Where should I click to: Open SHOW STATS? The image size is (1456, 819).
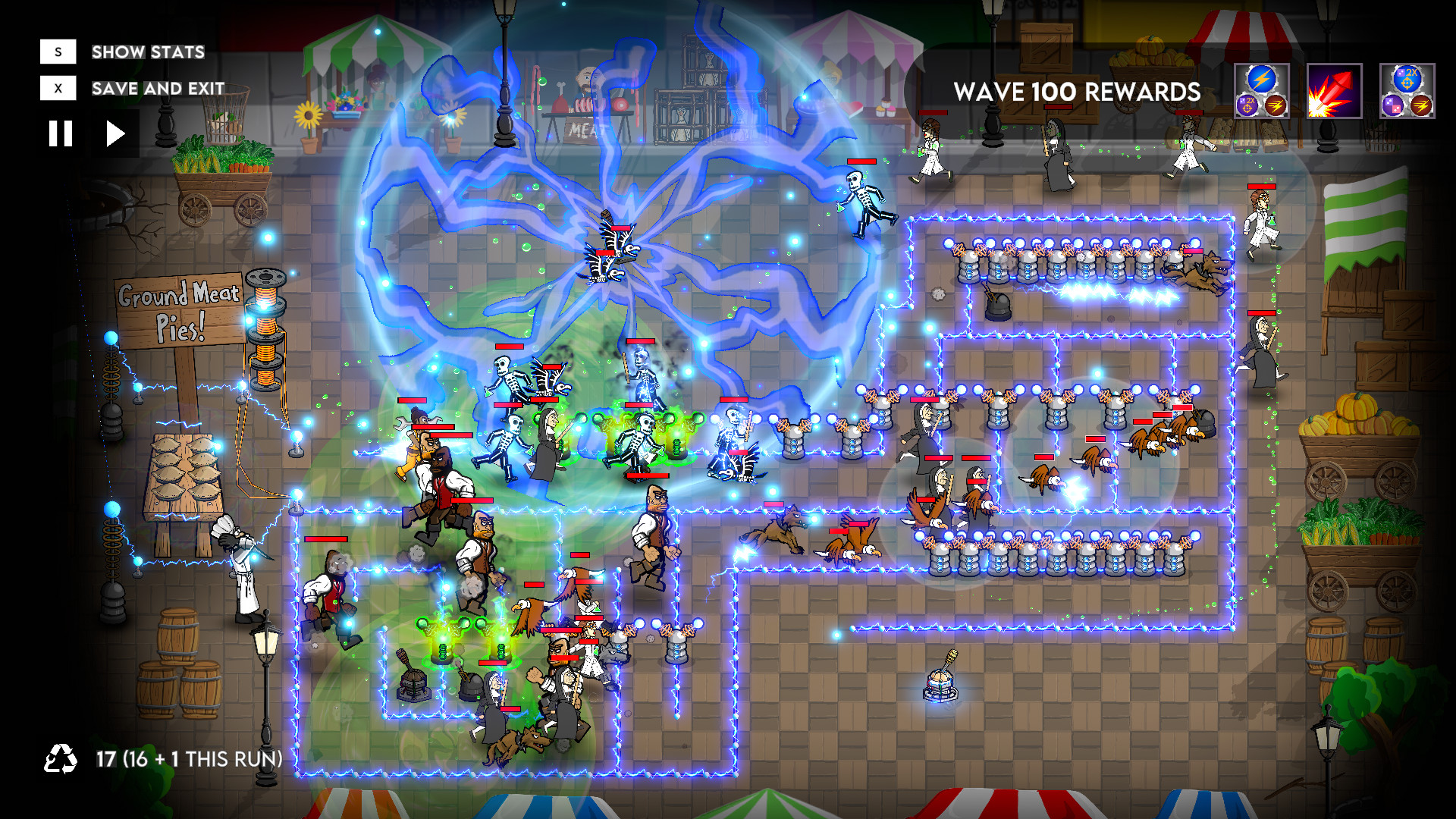(146, 52)
